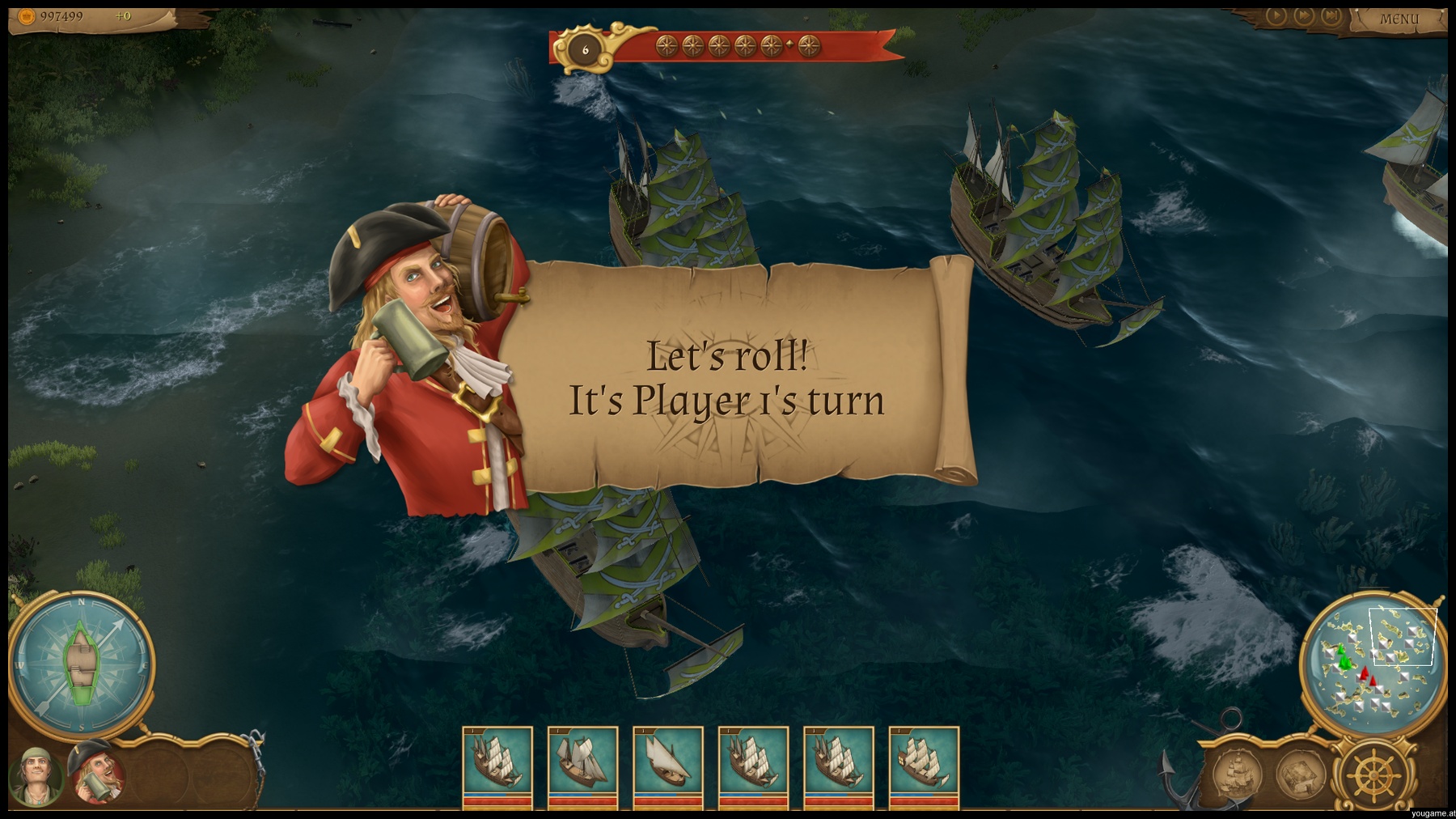Open the MENU button

[1399, 19]
